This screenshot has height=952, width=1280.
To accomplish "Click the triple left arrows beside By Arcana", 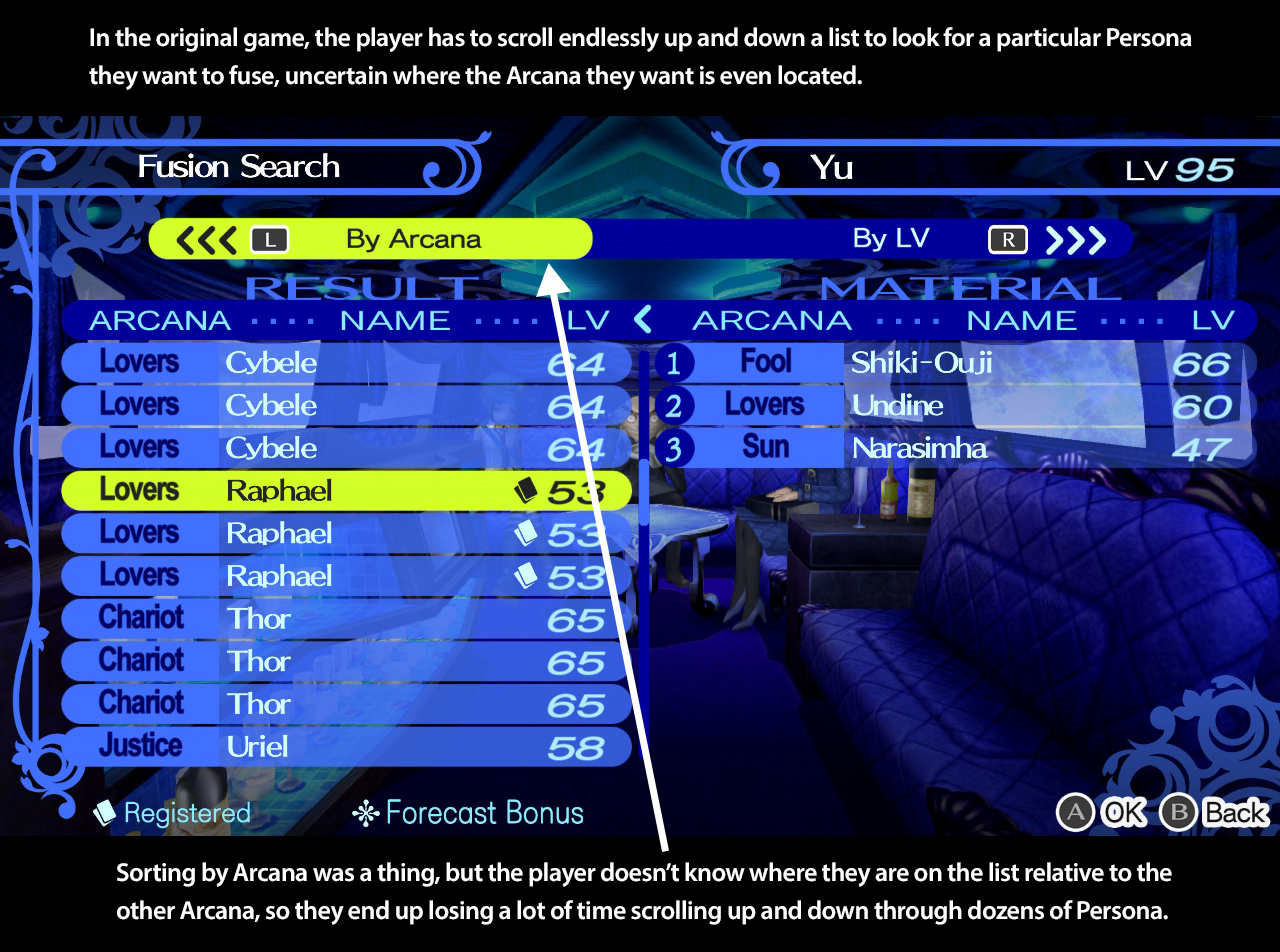I will coord(205,240).
